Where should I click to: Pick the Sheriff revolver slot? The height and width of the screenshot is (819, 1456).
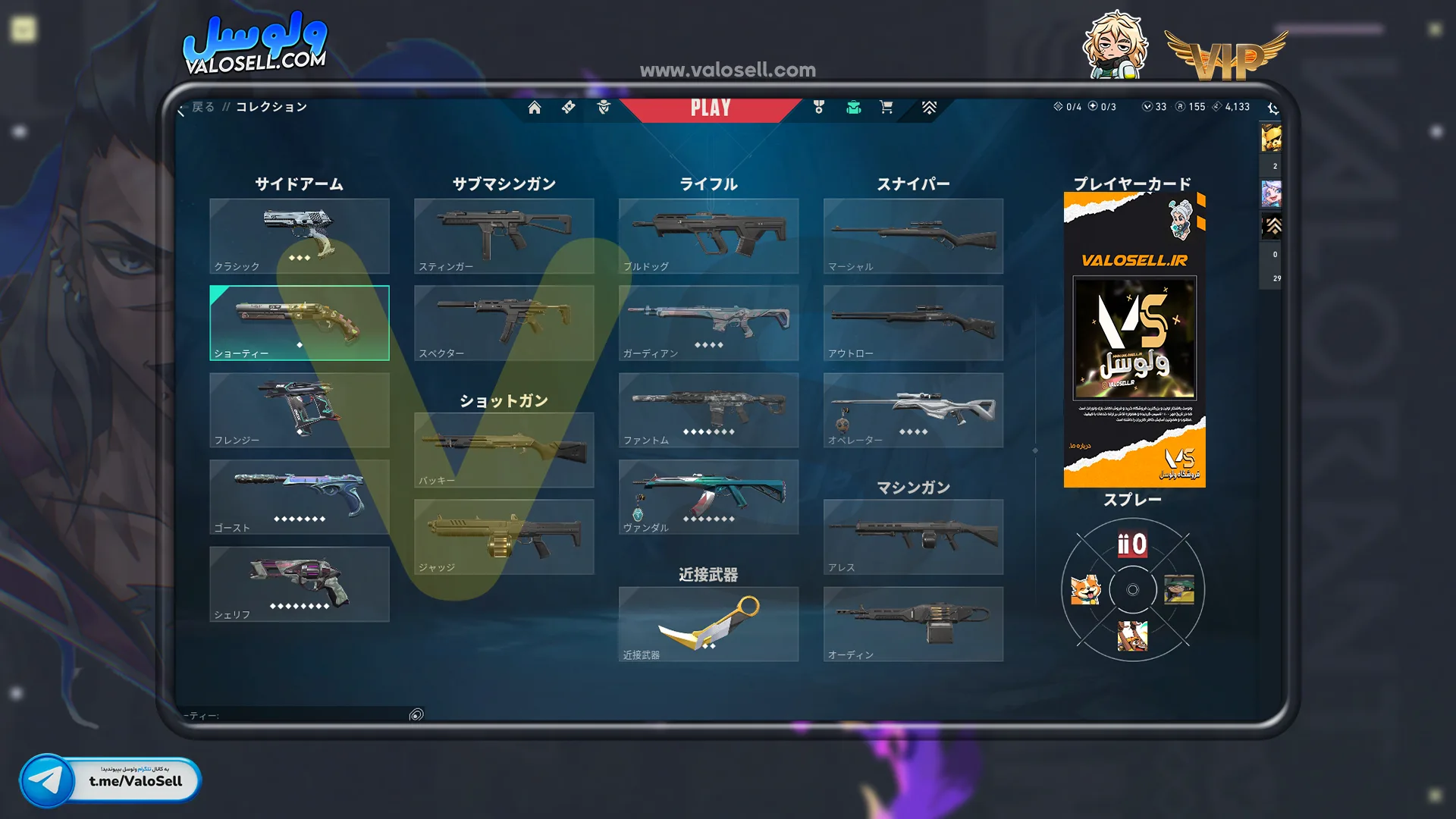click(x=299, y=584)
